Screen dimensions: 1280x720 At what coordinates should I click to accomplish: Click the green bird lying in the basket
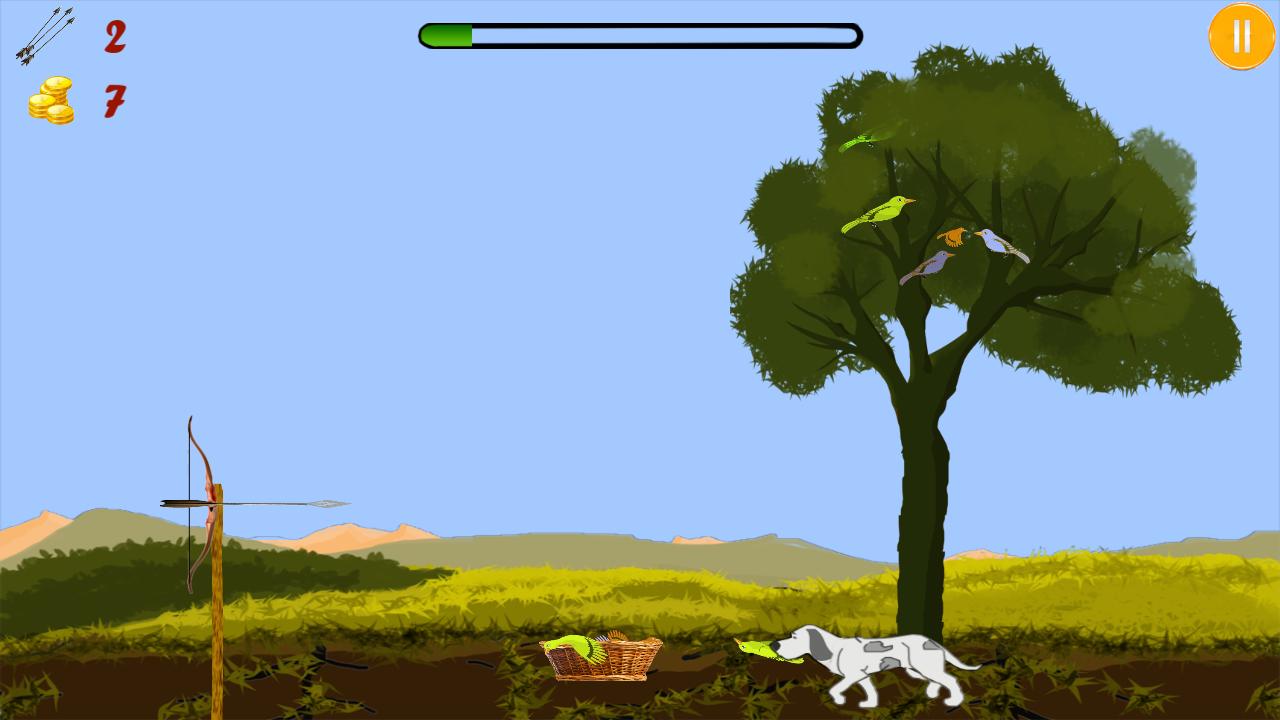(575, 648)
